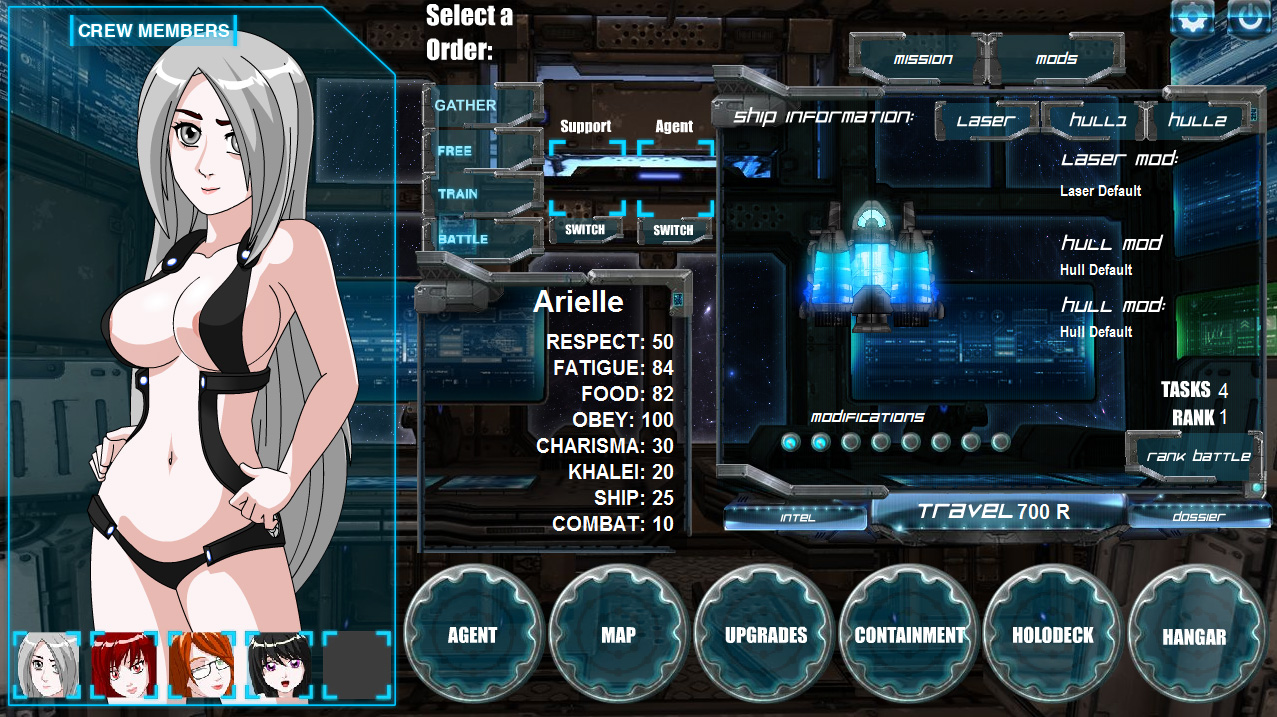
Task: Open the settings gear icon
Action: point(1193,19)
